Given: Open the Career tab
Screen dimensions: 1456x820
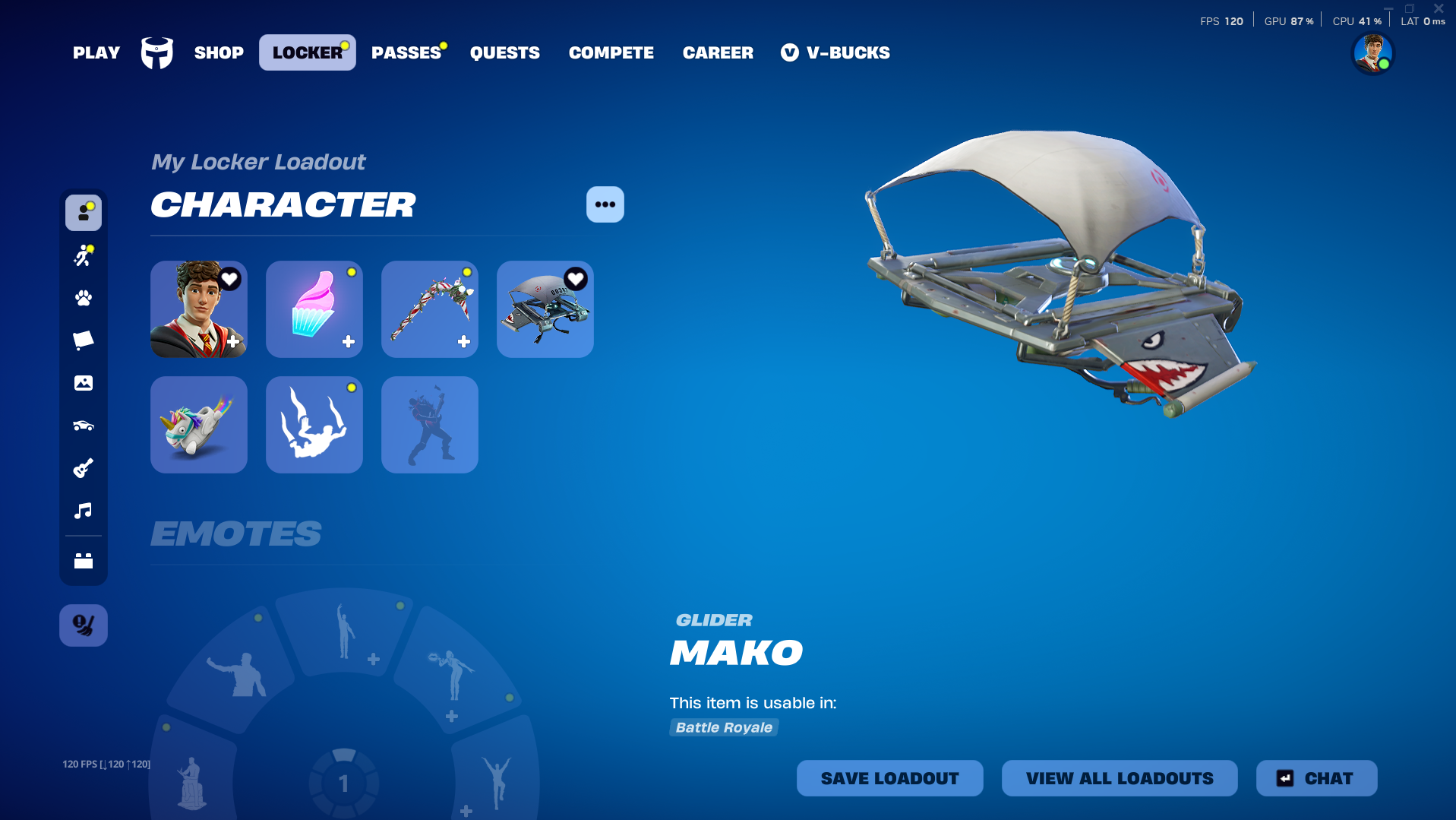Looking at the screenshot, I should point(718,53).
